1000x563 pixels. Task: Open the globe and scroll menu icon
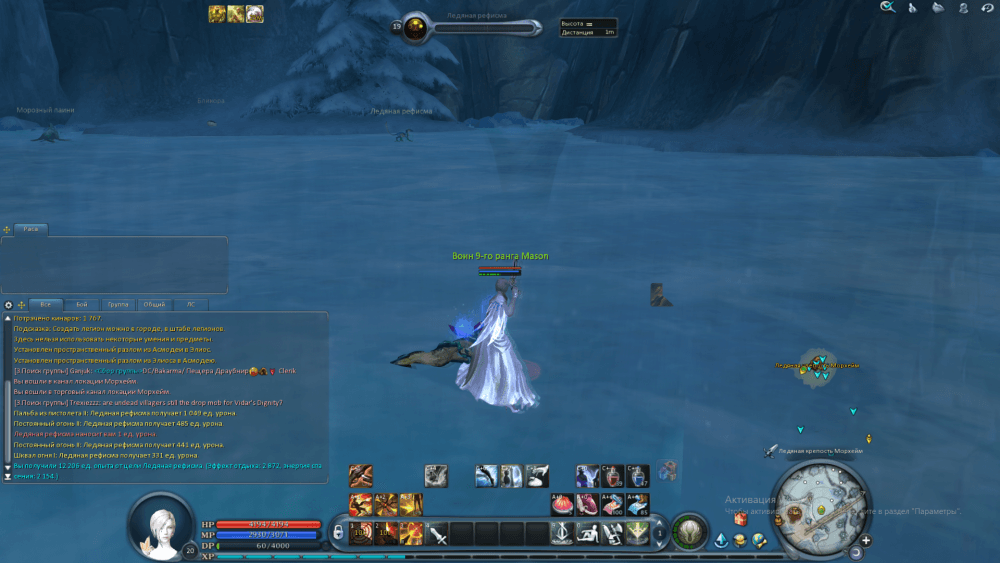759,541
